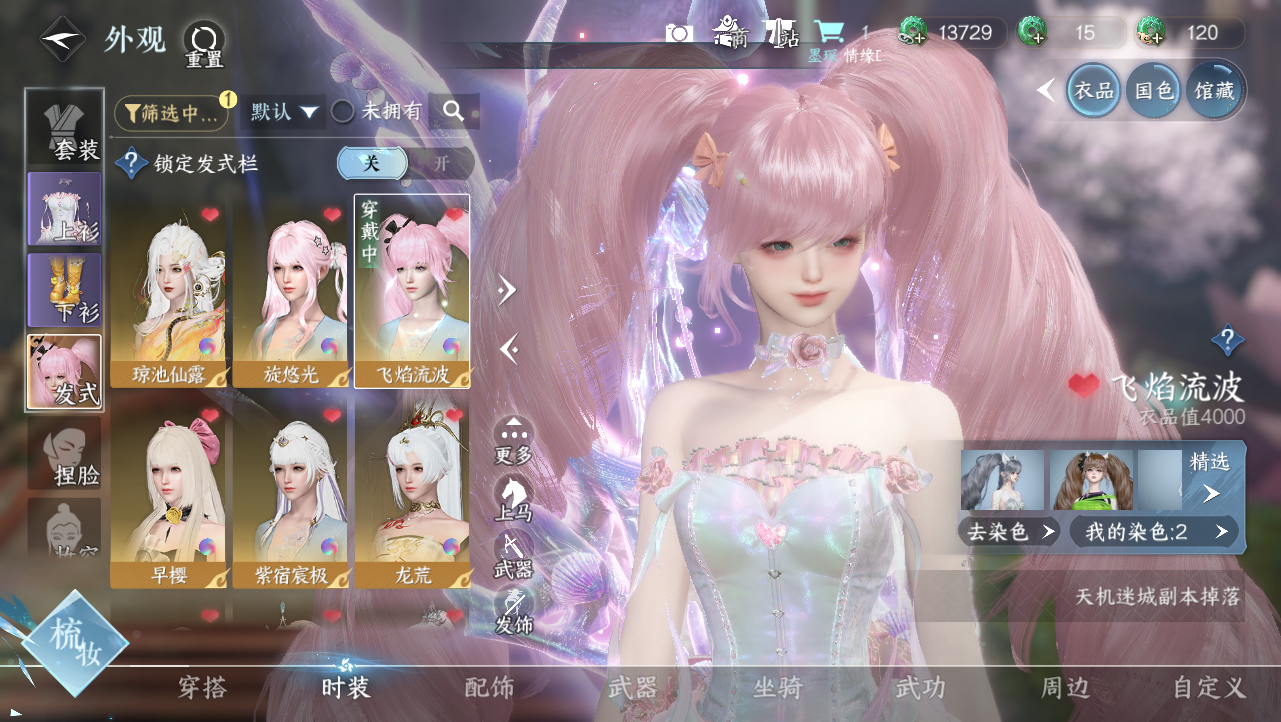Choose the 旋悠光 hairstyle
1281x722 pixels.
coord(289,291)
